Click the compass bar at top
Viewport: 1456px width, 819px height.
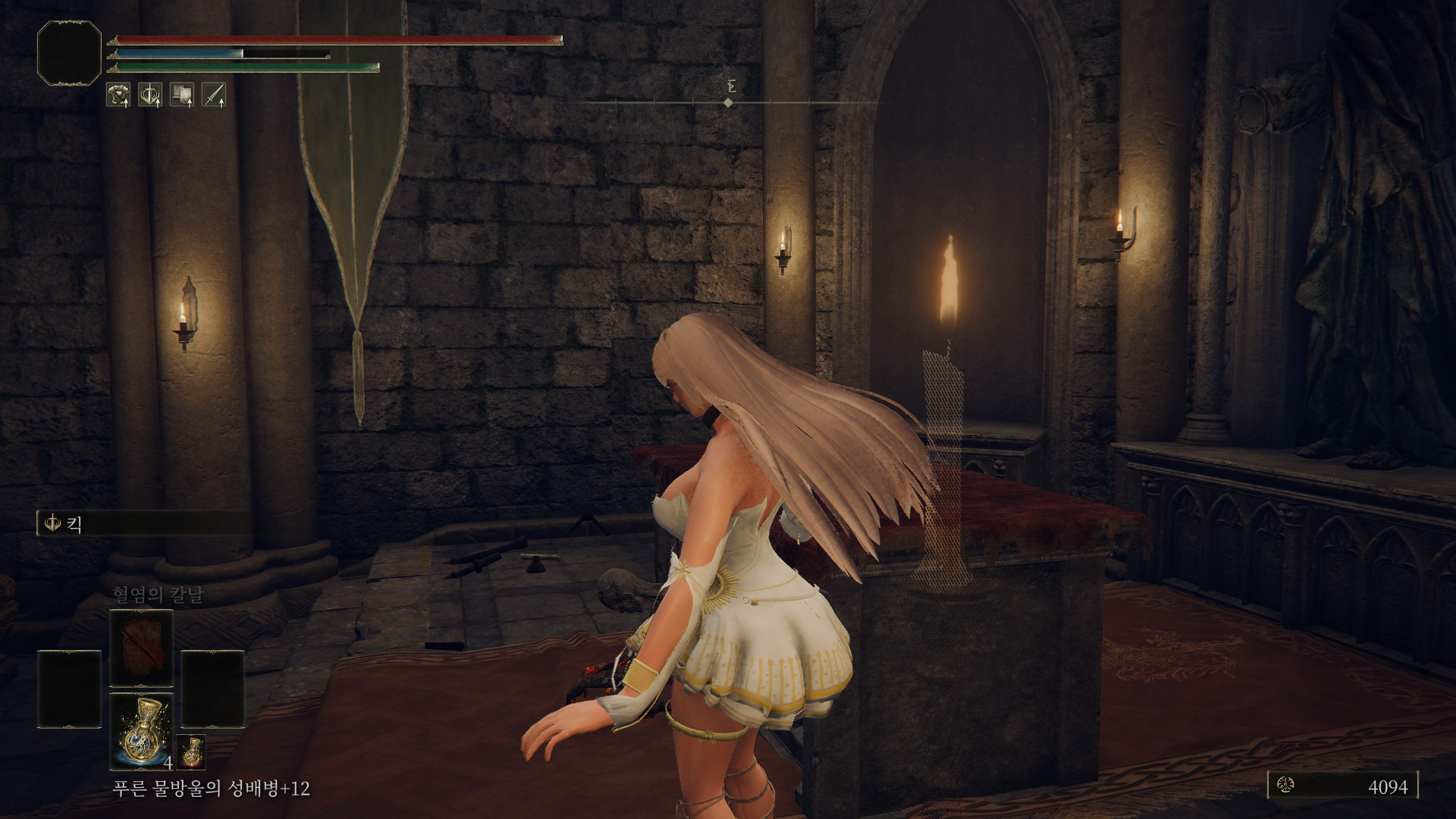(728, 102)
